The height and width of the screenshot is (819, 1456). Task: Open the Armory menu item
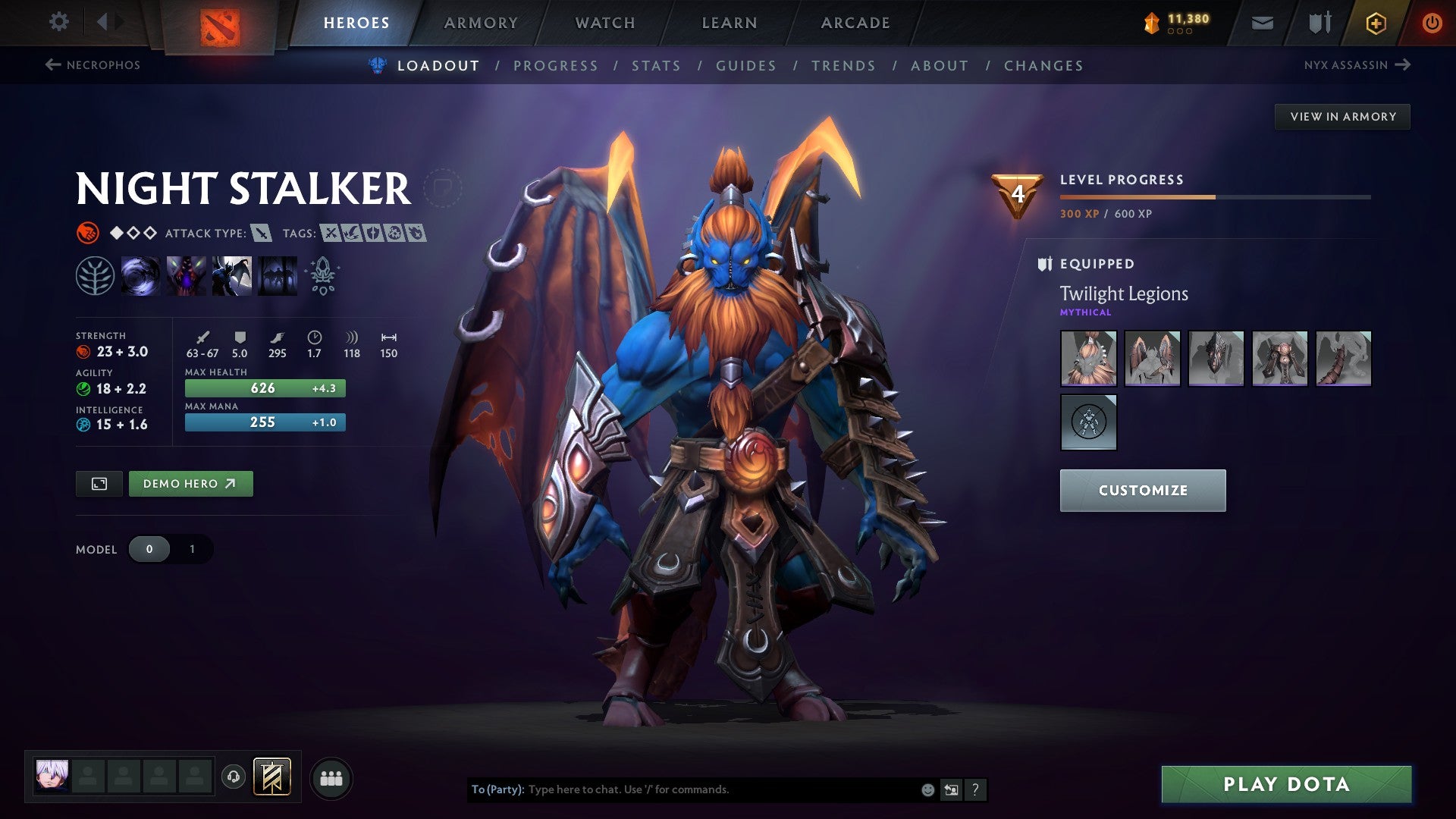481,22
